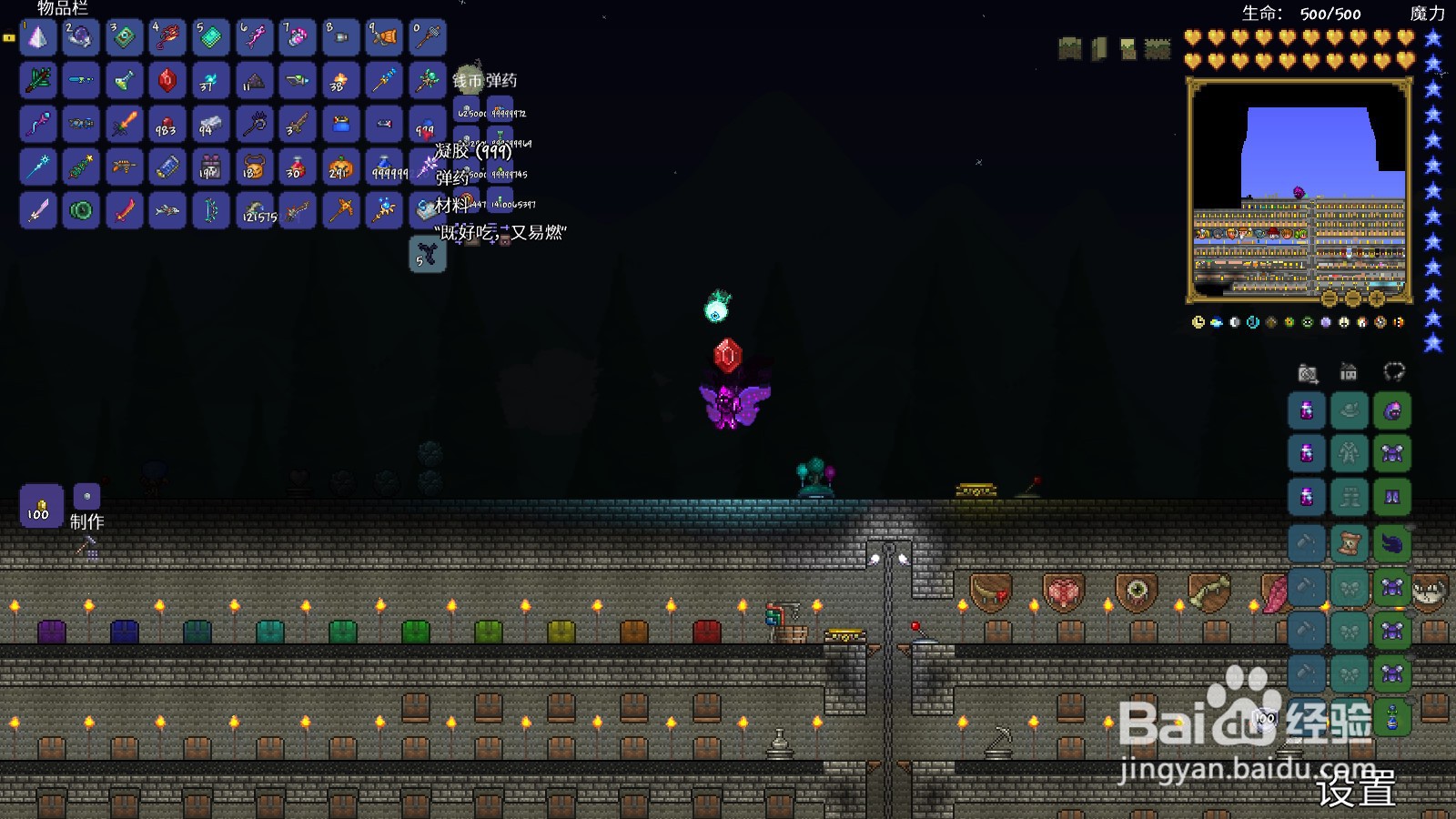Select the Christmas tree sword slot
The width and height of the screenshot is (1456, 819).
click(x=38, y=81)
